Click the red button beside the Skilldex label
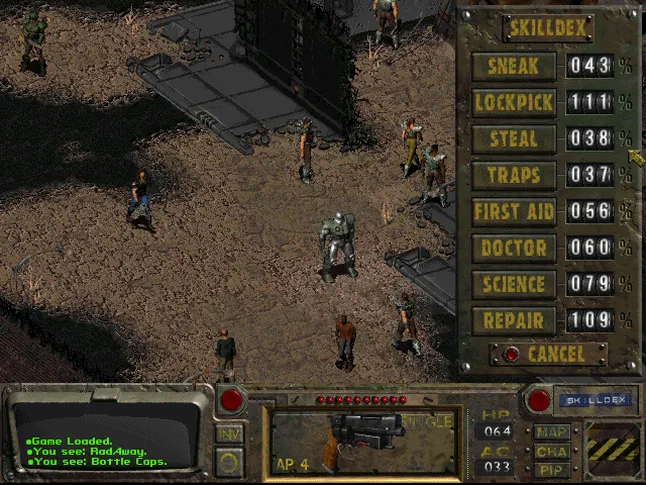 [x=539, y=401]
